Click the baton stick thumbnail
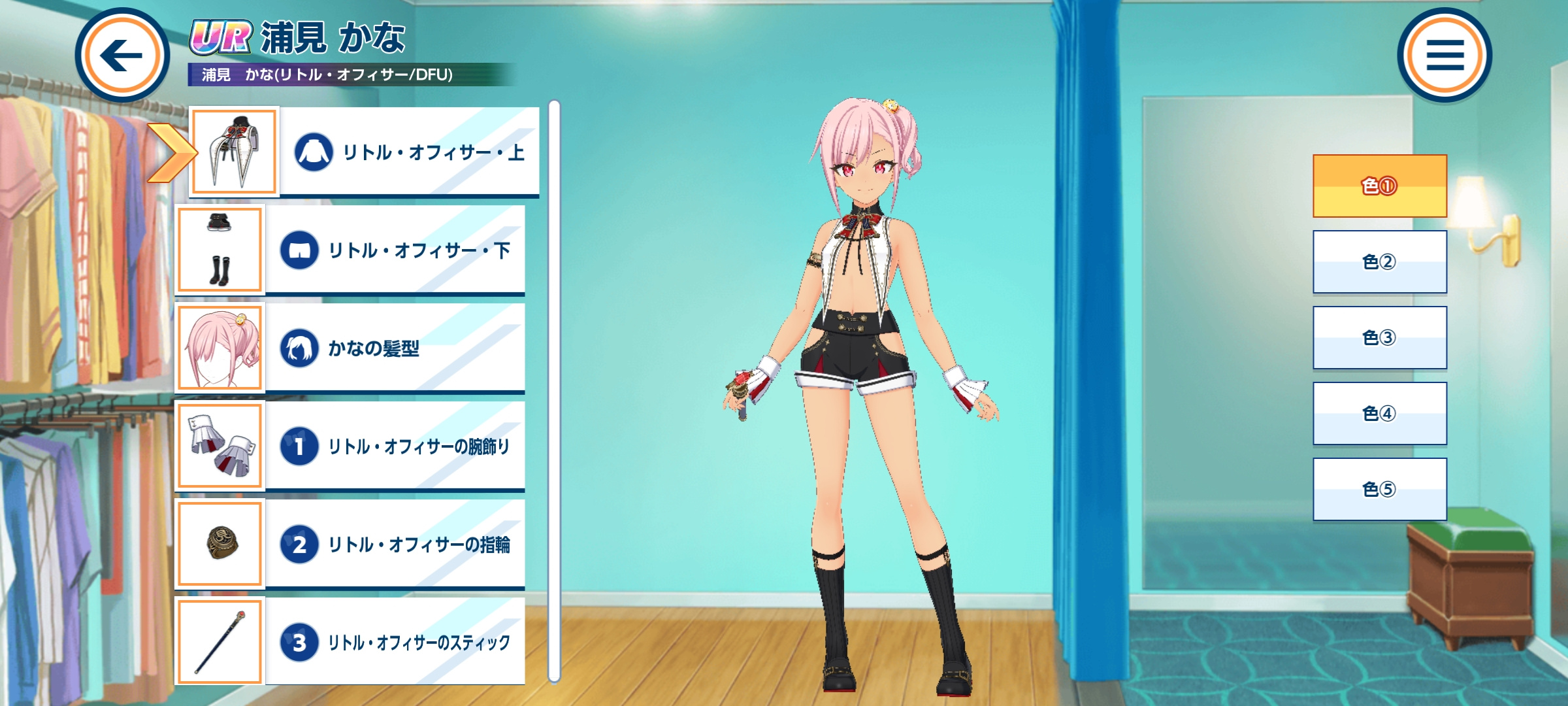The width and height of the screenshot is (1568, 706). 220,642
